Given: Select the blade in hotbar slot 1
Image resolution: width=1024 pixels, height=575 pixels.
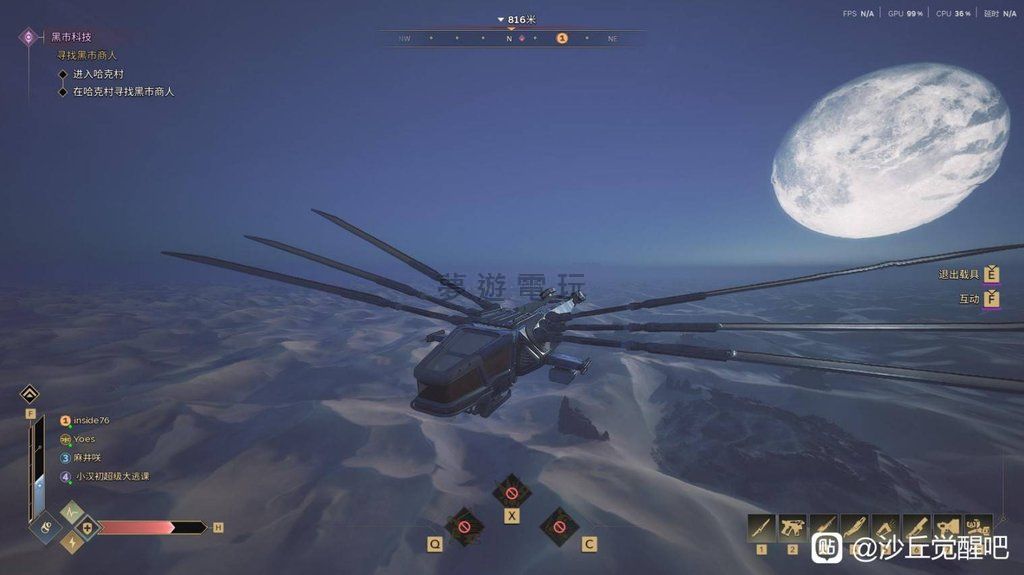Looking at the screenshot, I should (x=762, y=528).
